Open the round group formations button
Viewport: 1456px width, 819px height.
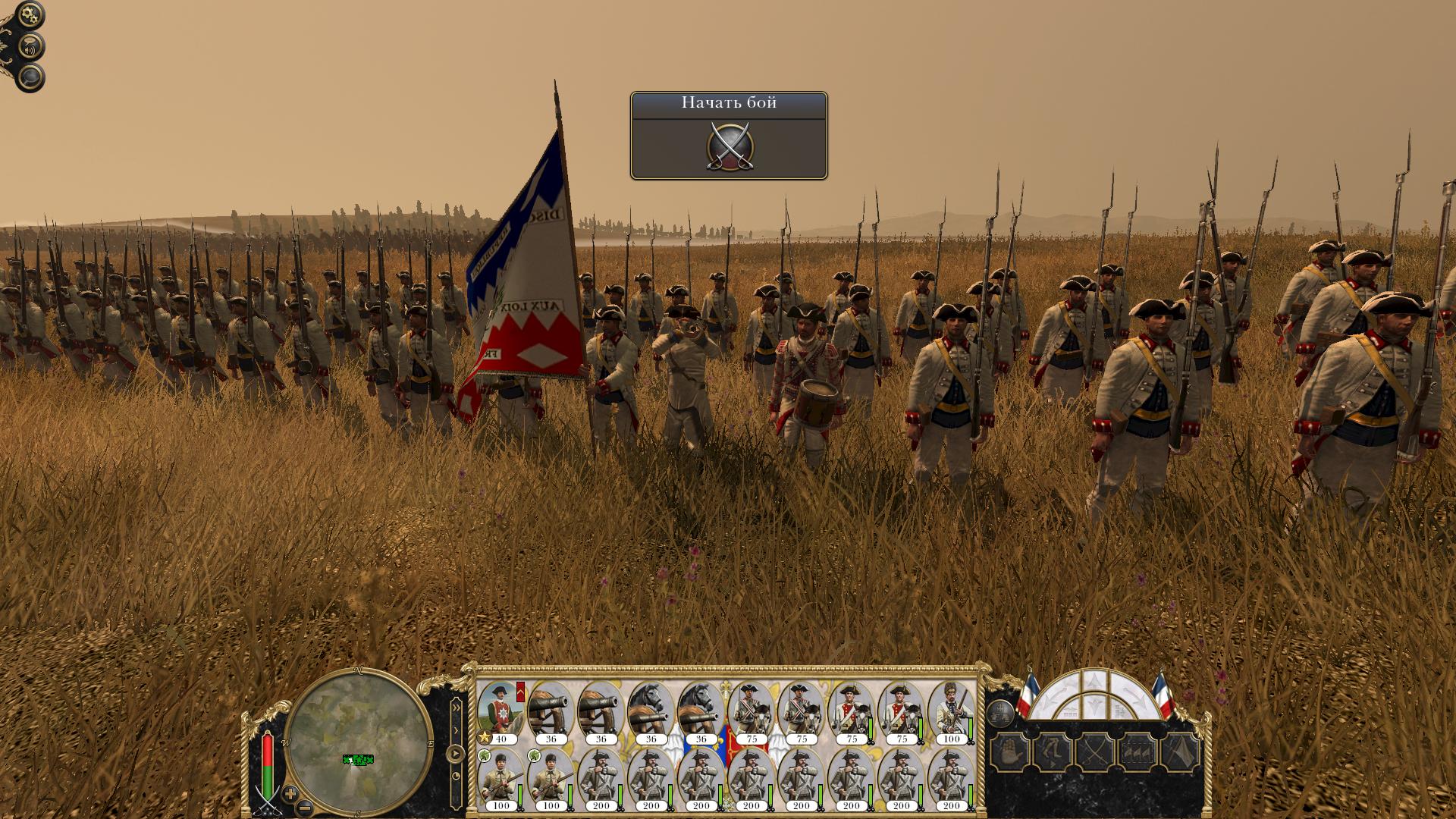point(999,714)
